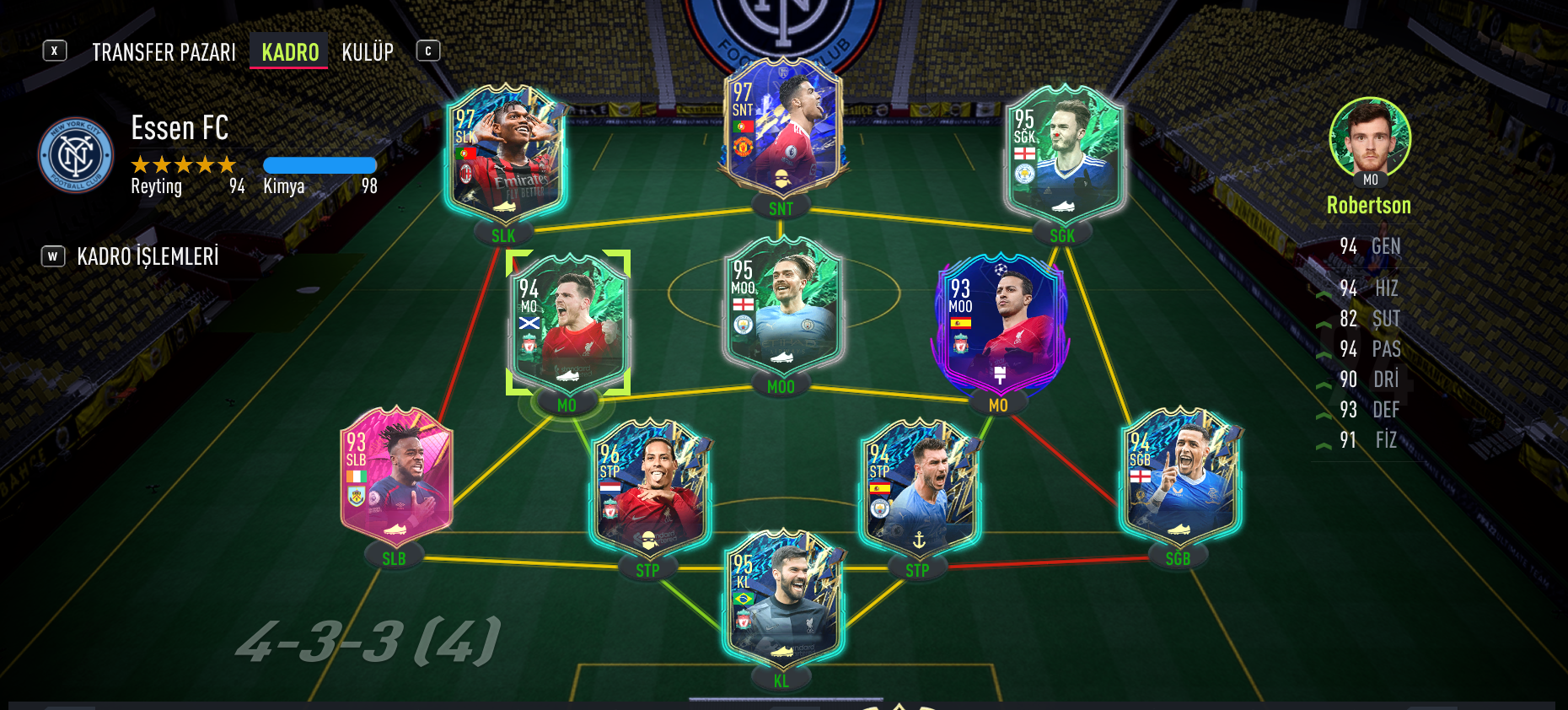Click the Essen FC club badge
The image size is (1568, 710).
[76, 155]
